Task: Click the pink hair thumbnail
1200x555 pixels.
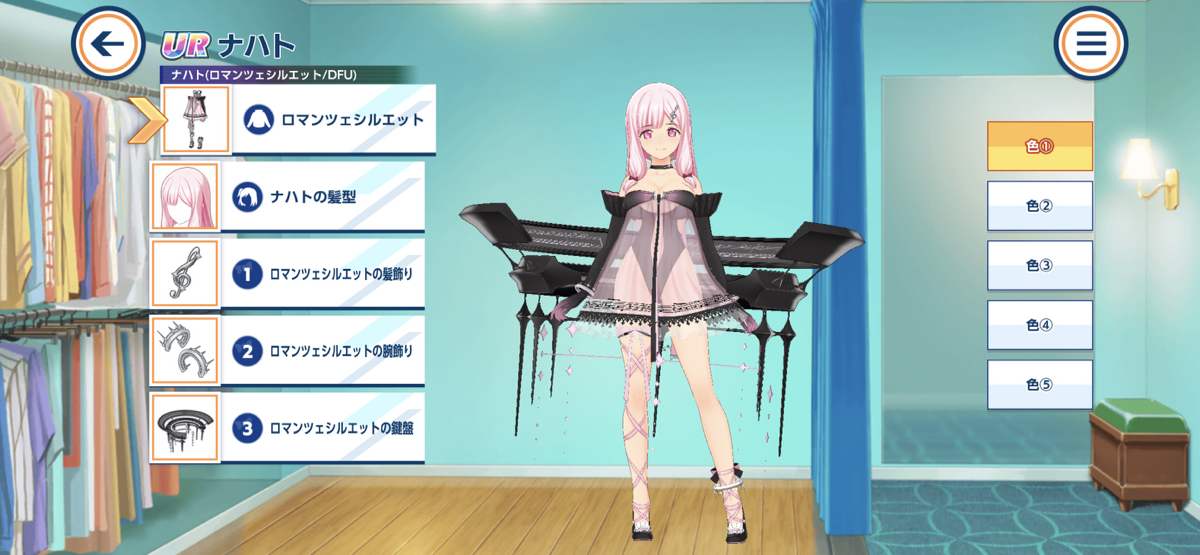Action: [x=185, y=197]
